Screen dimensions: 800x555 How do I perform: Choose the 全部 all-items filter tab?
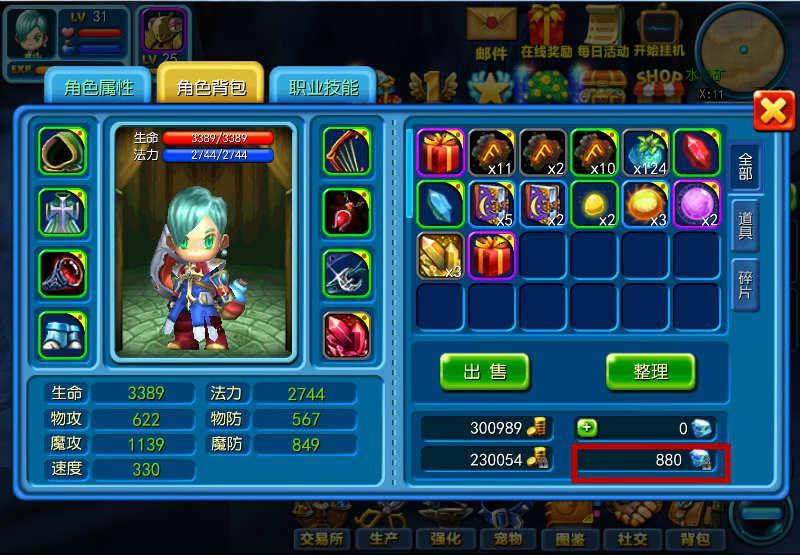pyautogui.click(x=745, y=168)
